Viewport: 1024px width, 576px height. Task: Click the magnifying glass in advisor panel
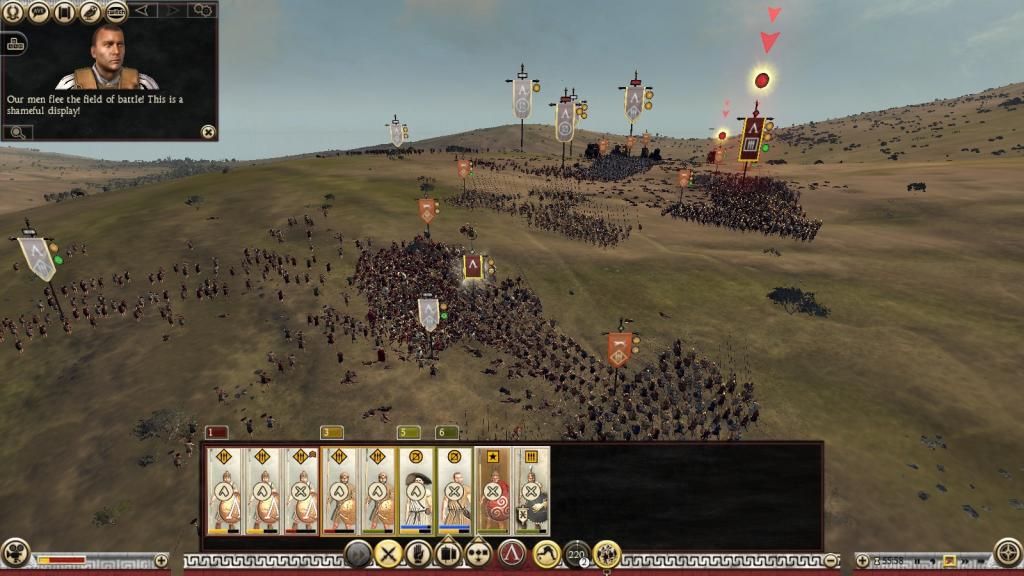[x=18, y=131]
